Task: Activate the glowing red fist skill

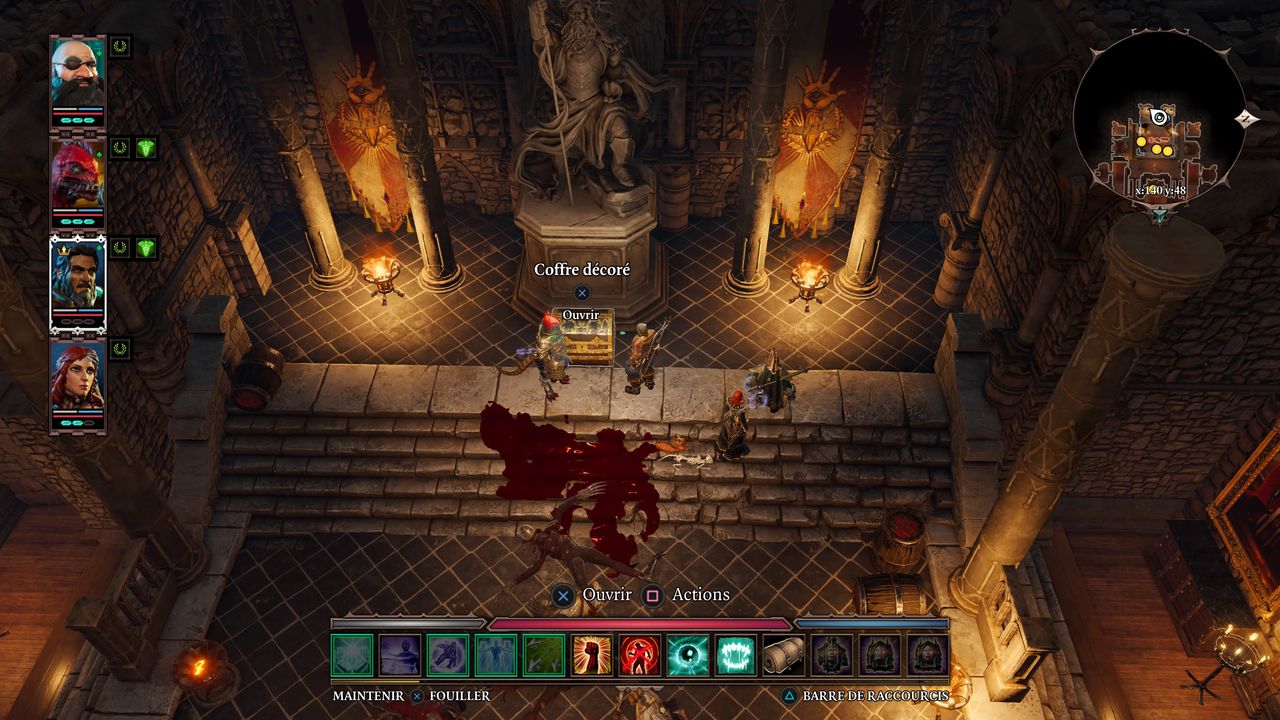Action: coord(593,655)
